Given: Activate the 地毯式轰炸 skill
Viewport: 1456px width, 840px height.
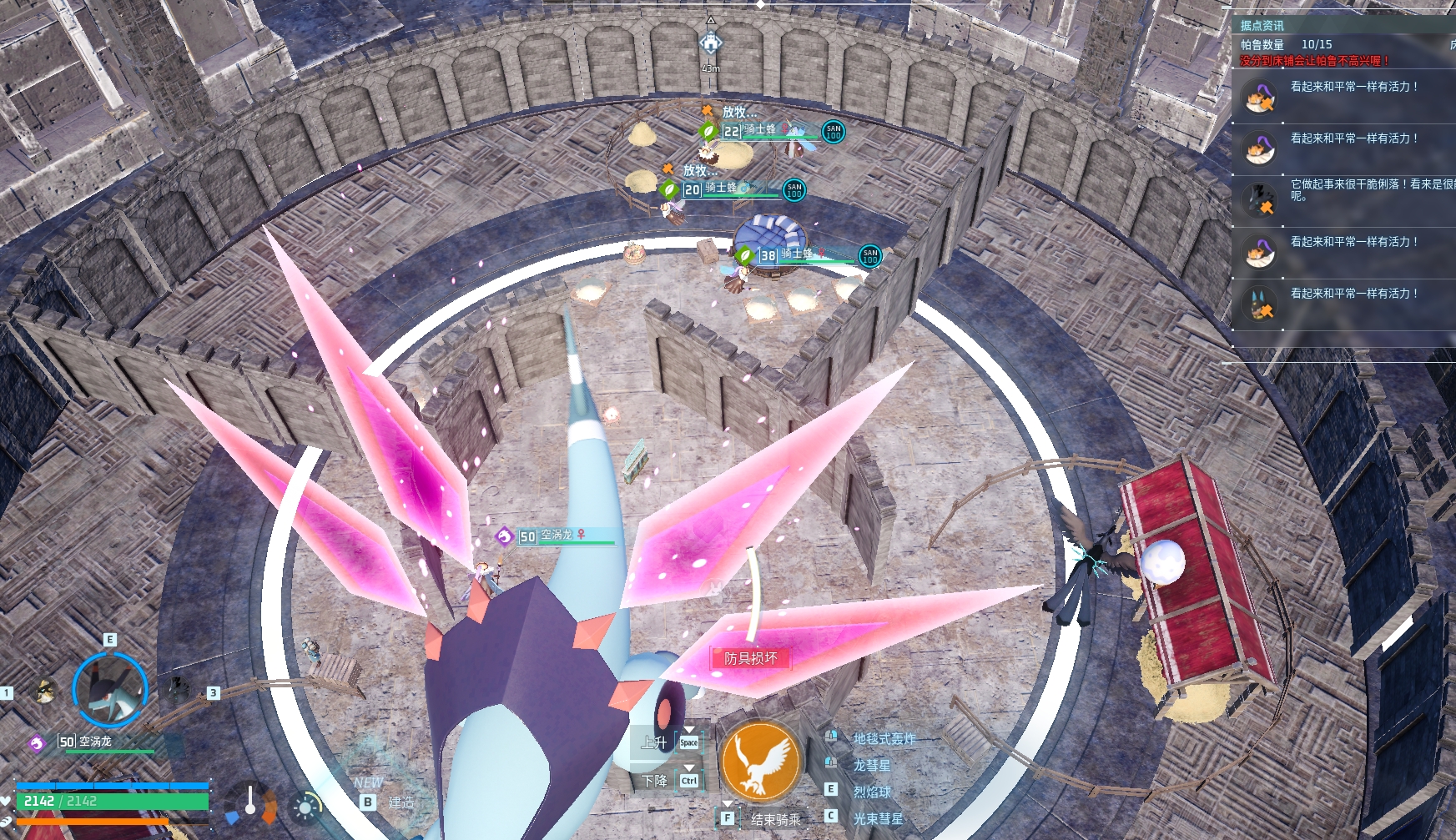Looking at the screenshot, I should point(884,738).
